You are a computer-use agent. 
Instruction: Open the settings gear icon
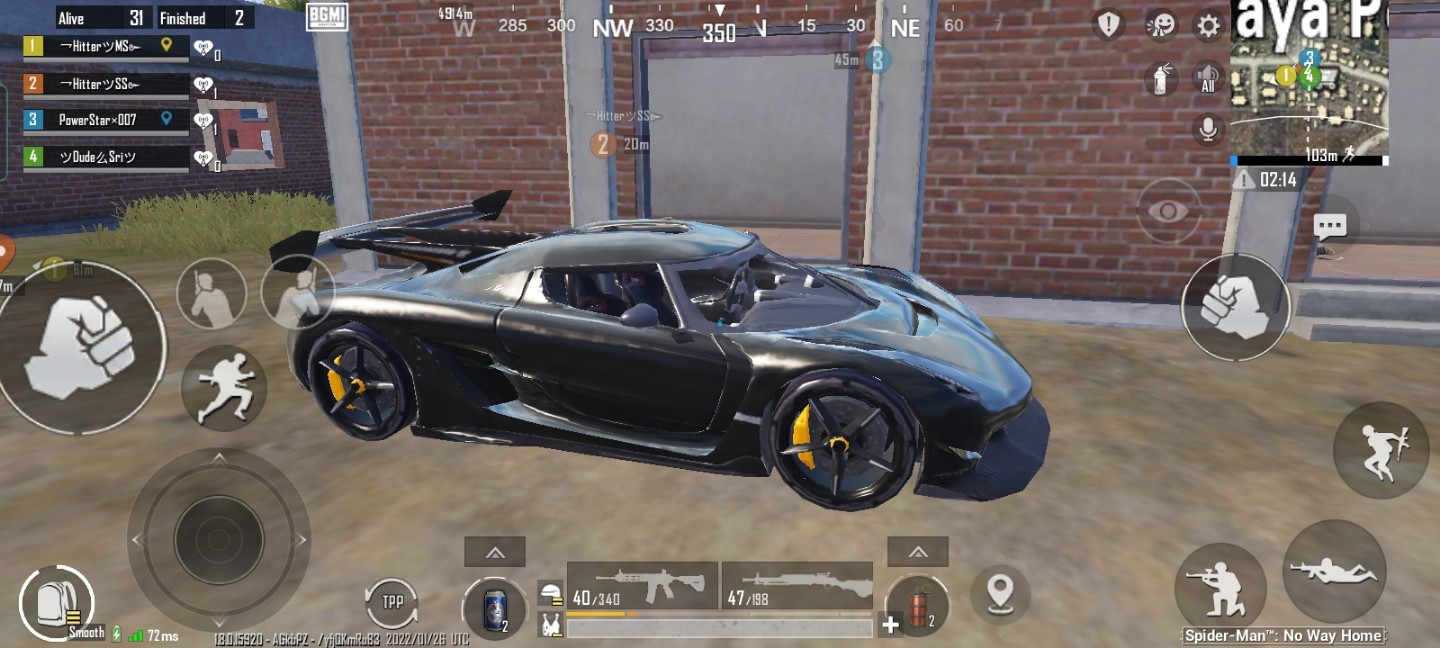(1208, 25)
